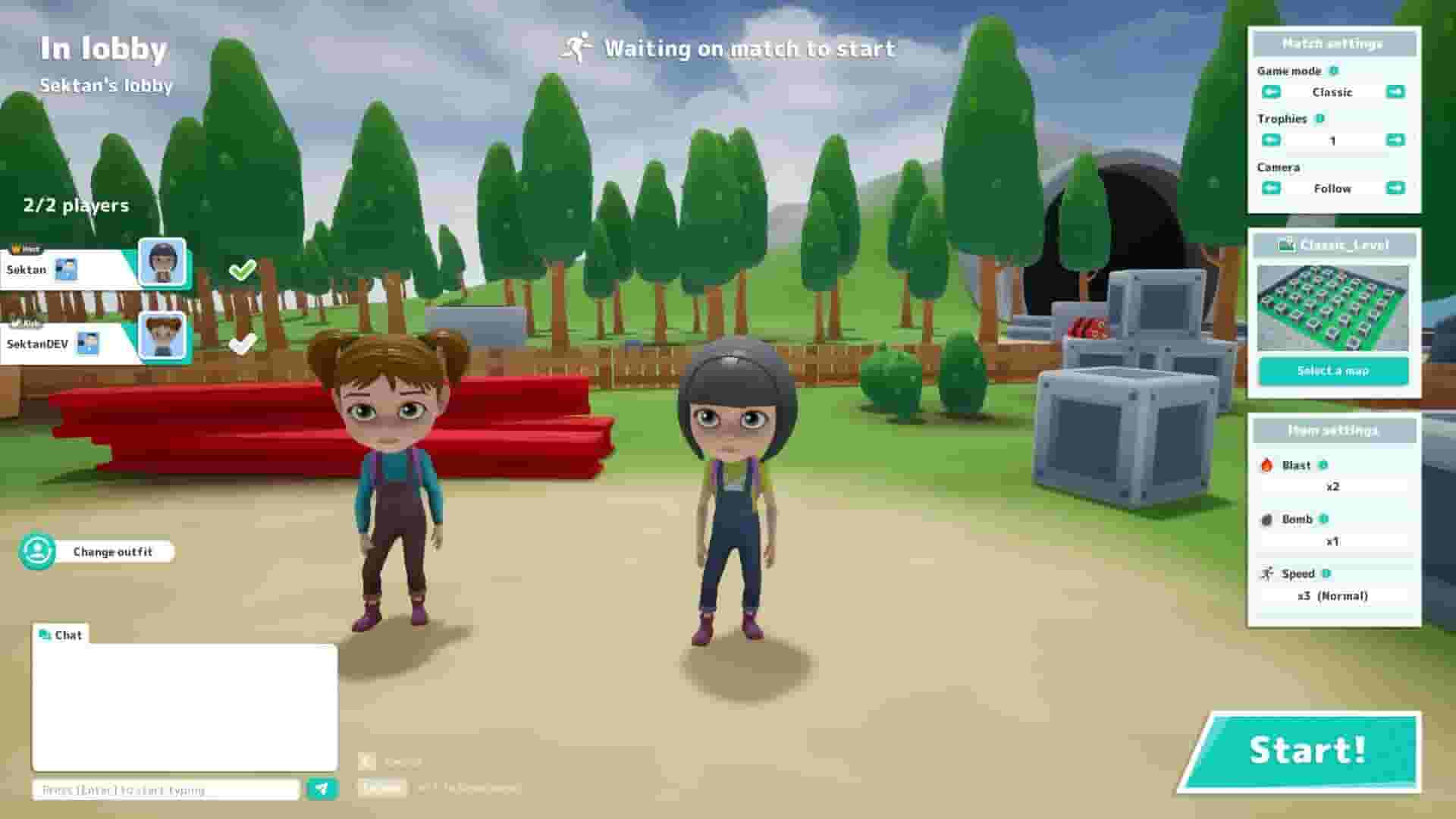Click the right arrow beside Classic game mode

point(1395,92)
